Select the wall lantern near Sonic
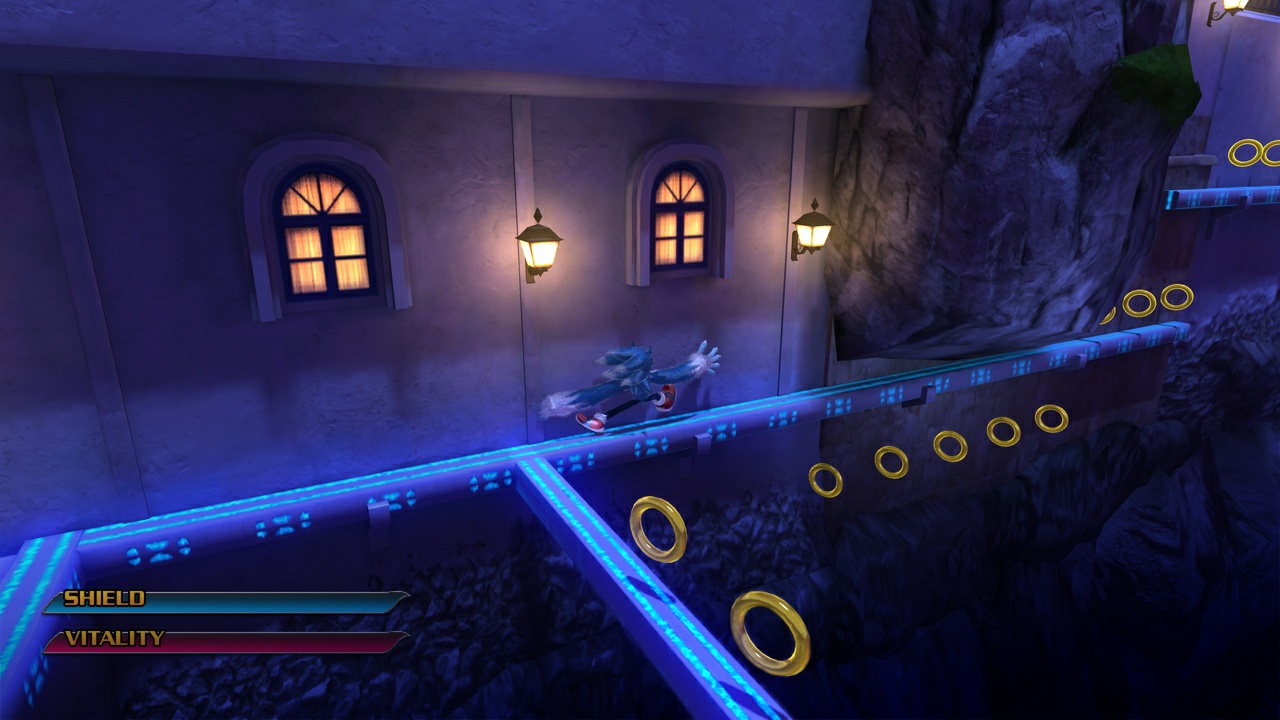1280x720 pixels. coord(812,237)
